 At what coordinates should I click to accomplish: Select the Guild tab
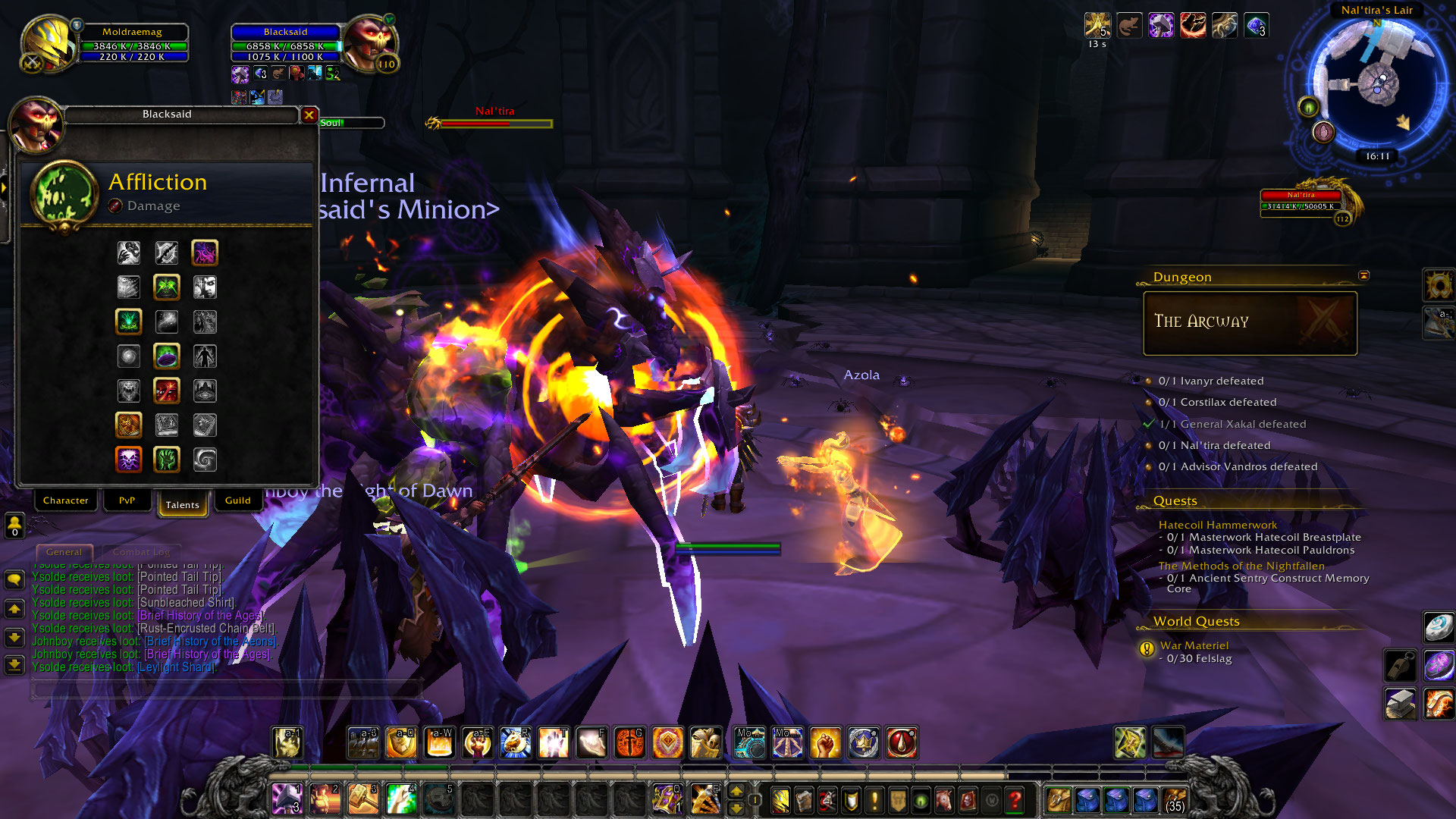point(237,500)
